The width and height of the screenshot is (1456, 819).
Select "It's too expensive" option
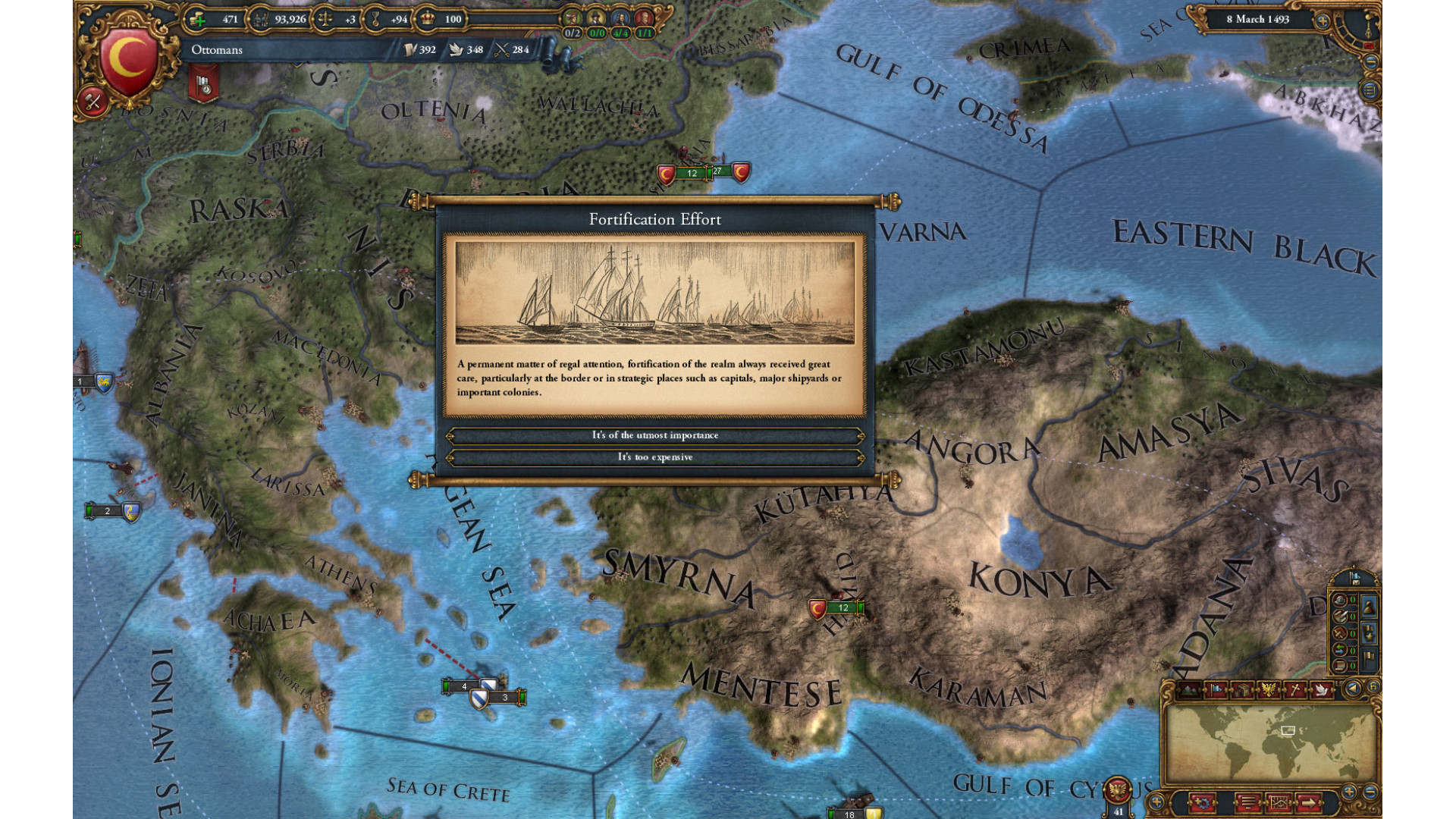pyautogui.click(x=655, y=457)
